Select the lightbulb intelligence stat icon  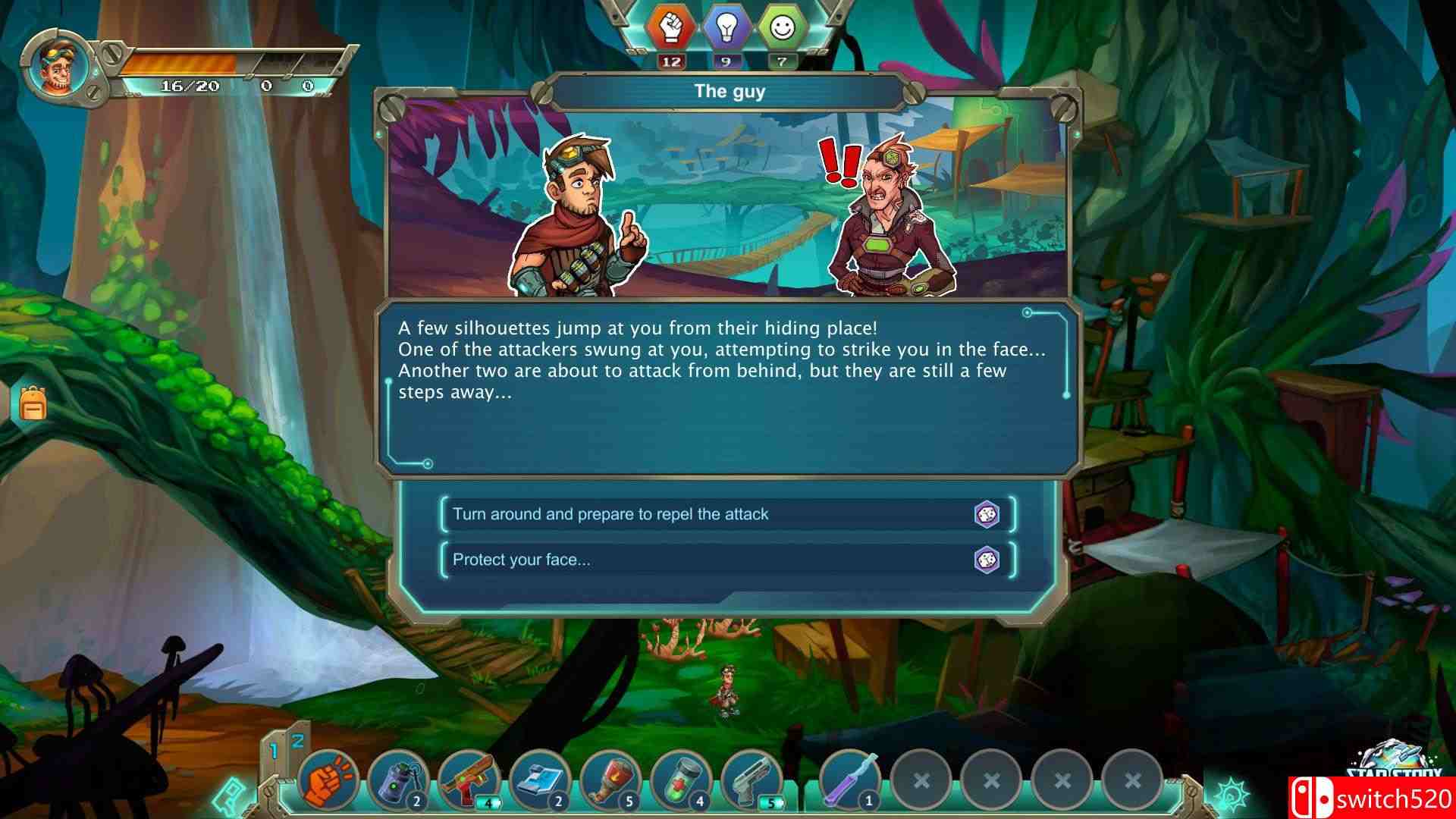click(x=726, y=29)
